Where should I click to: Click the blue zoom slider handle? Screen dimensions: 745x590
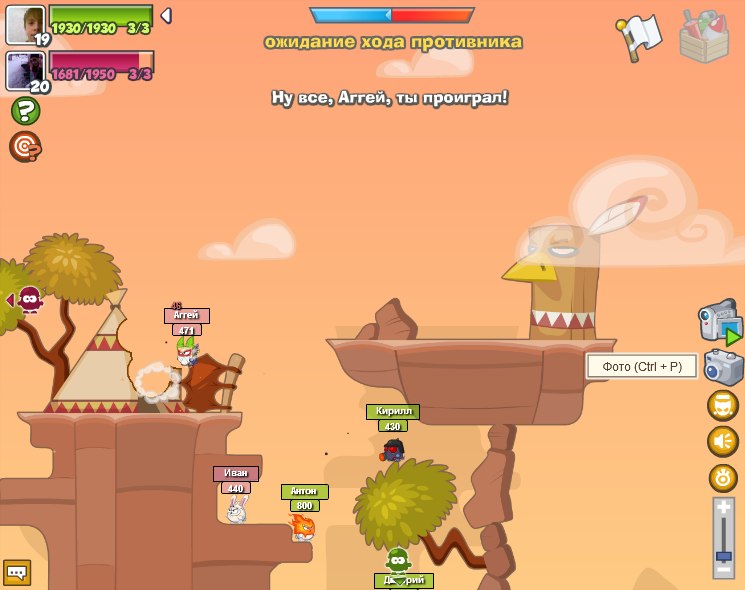pos(723,553)
